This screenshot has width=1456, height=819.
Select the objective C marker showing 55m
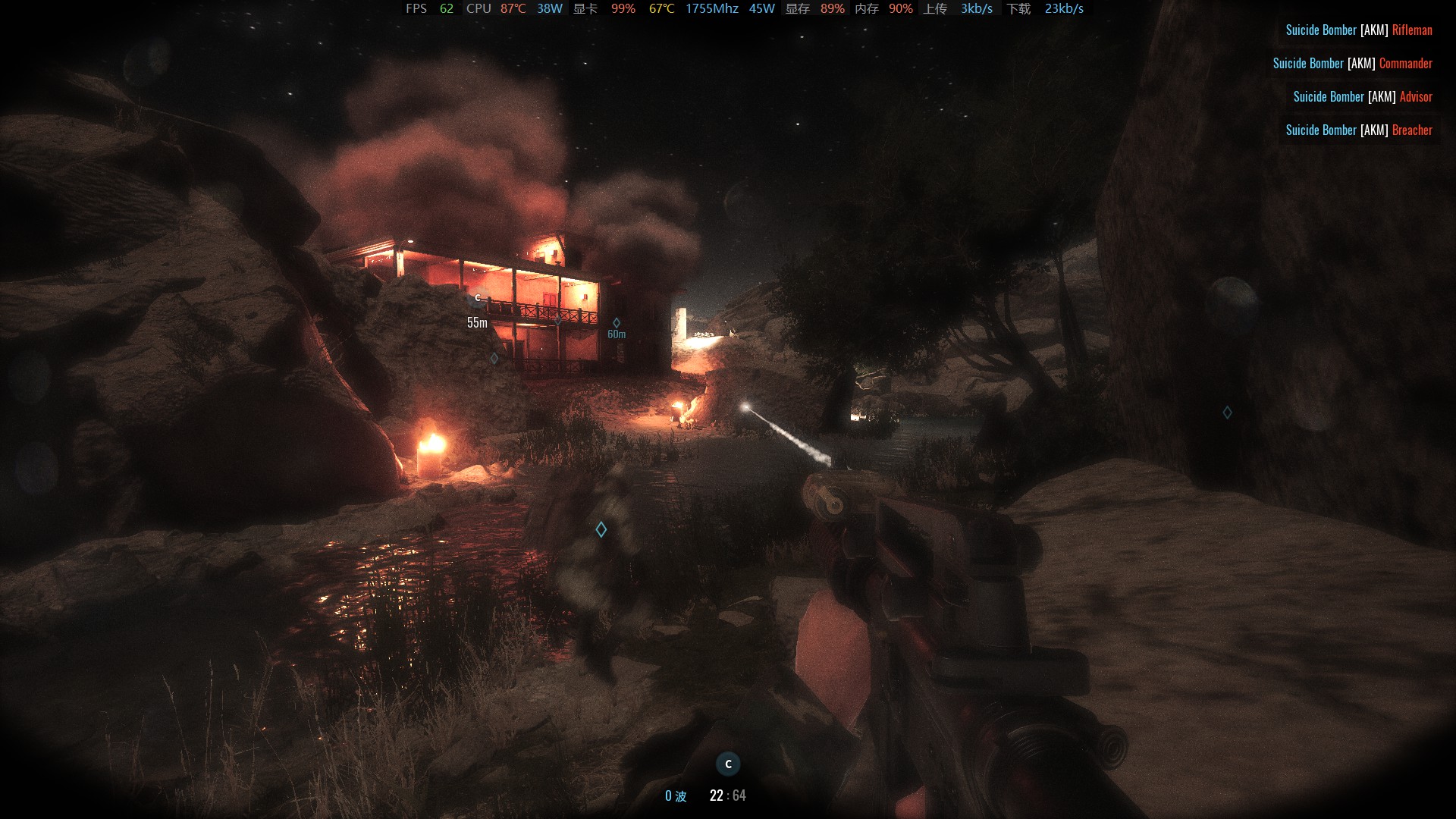(478, 298)
